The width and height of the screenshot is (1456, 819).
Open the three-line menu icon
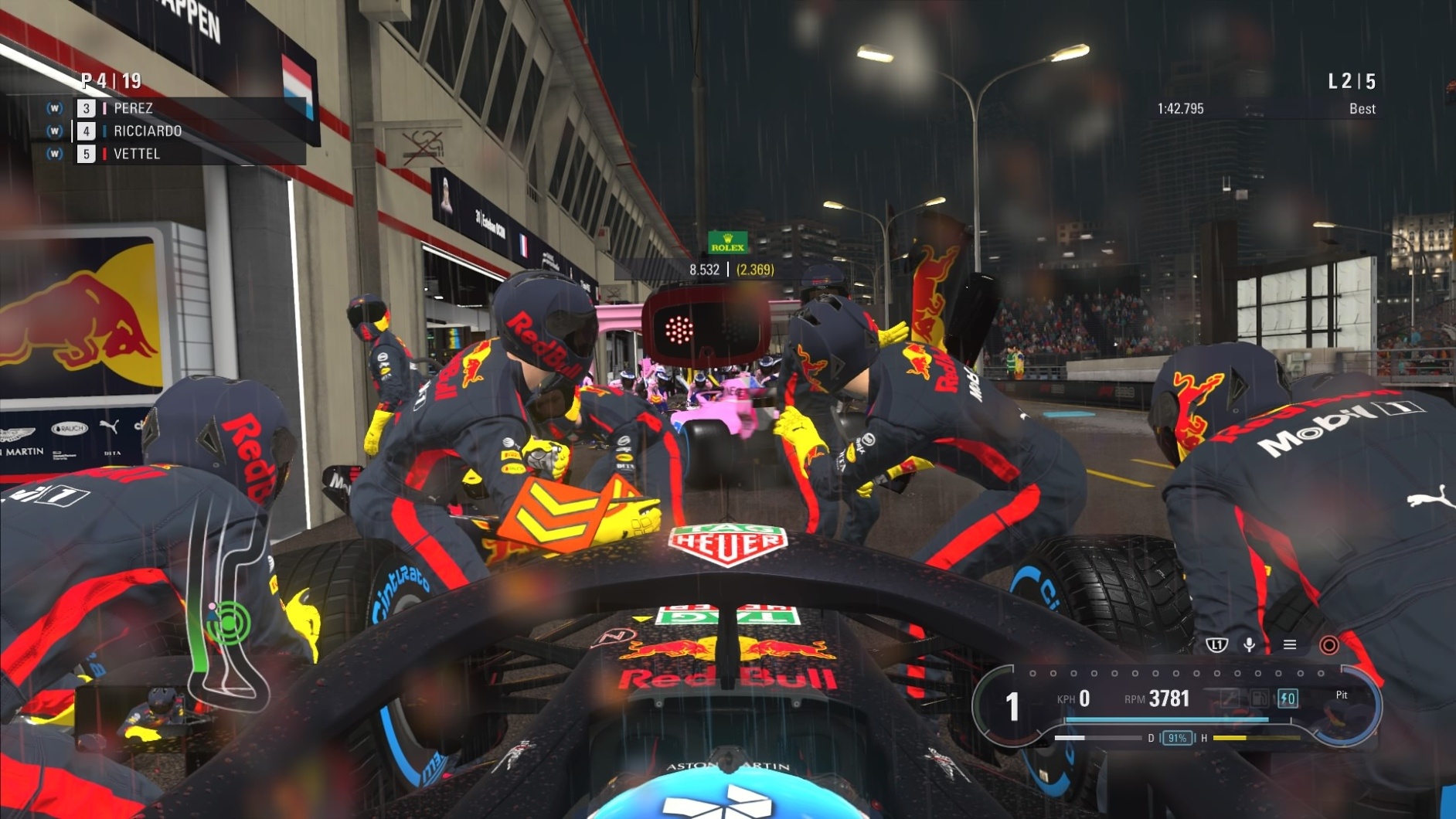click(x=1289, y=644)
